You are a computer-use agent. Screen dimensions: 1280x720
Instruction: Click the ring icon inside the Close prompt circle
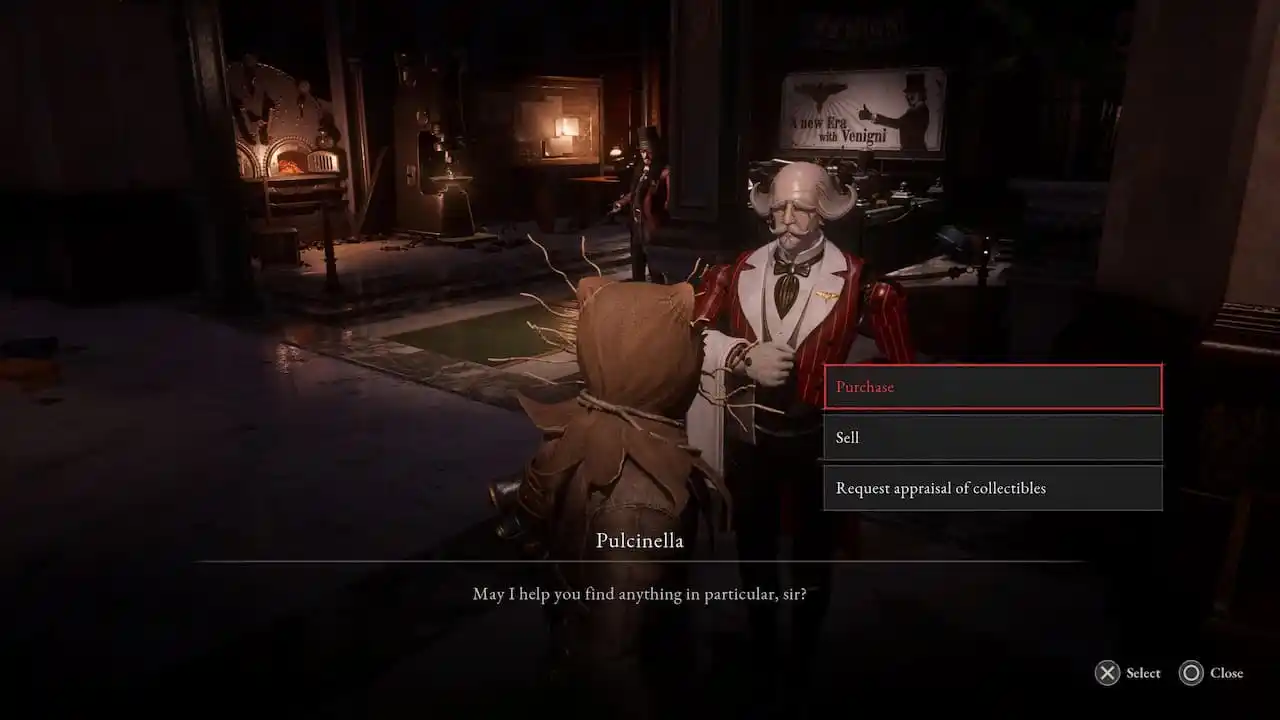(x=1190, y=673)
